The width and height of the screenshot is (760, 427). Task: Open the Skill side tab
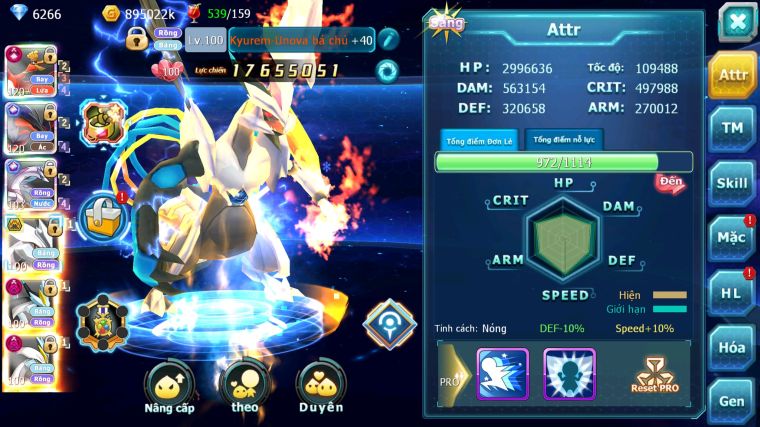coord(732,183)
